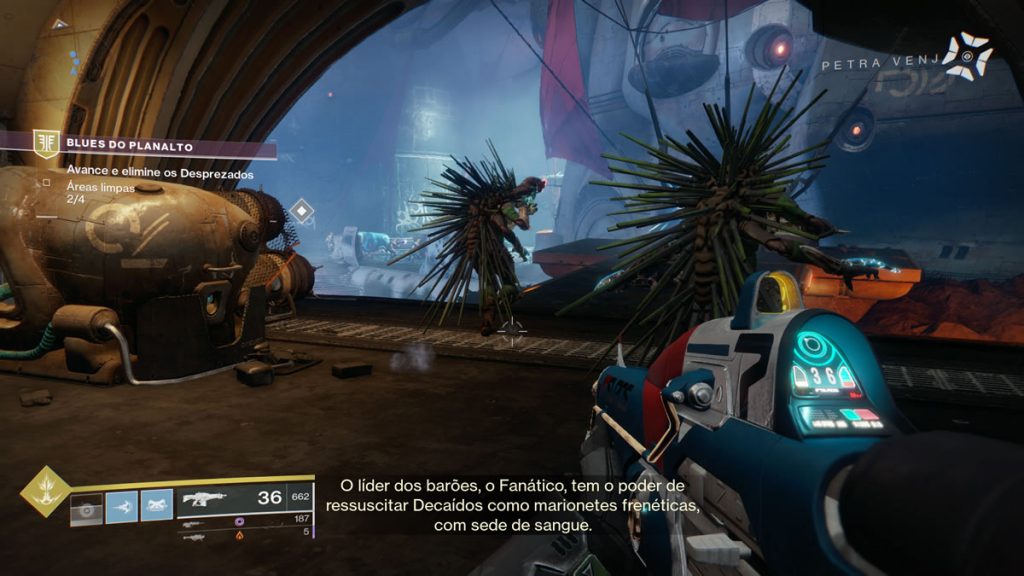
Task: Click Petra Venj's speaker emblem icon
Action: tap(968, 56)
